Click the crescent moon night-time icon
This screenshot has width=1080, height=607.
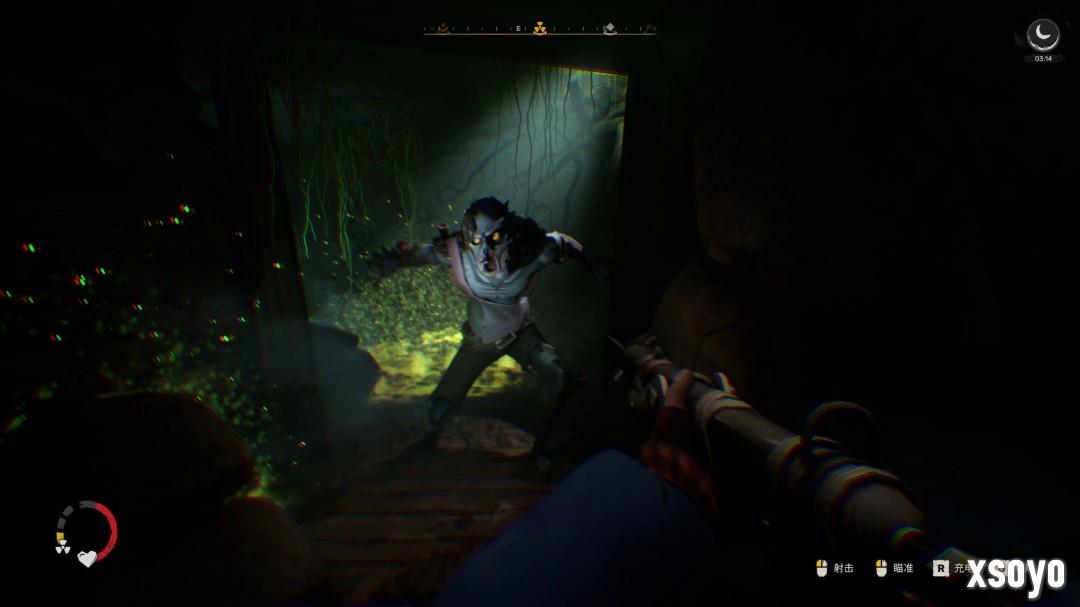coord(1043,35)
